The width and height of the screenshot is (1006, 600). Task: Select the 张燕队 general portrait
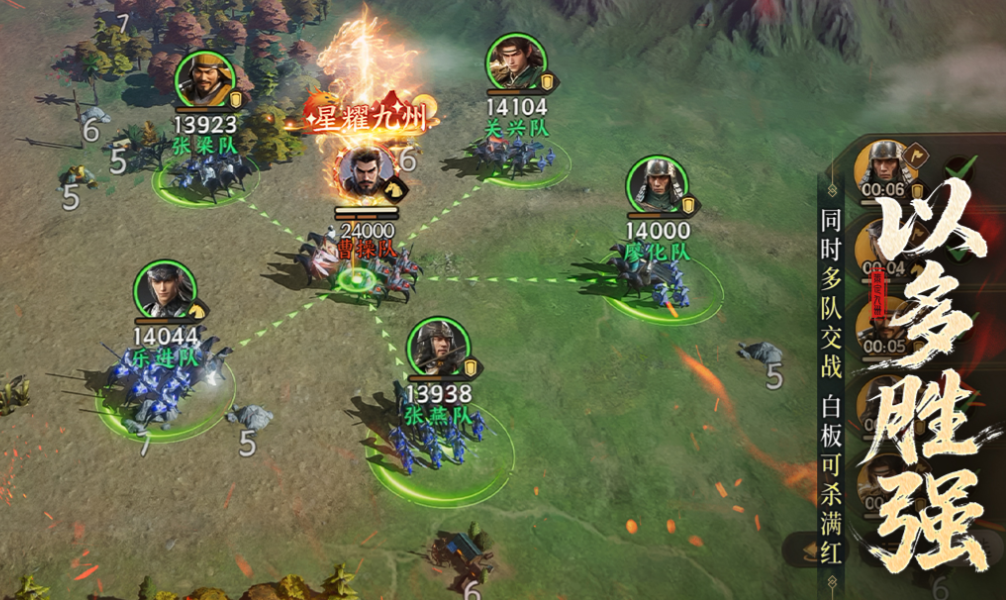438,348
